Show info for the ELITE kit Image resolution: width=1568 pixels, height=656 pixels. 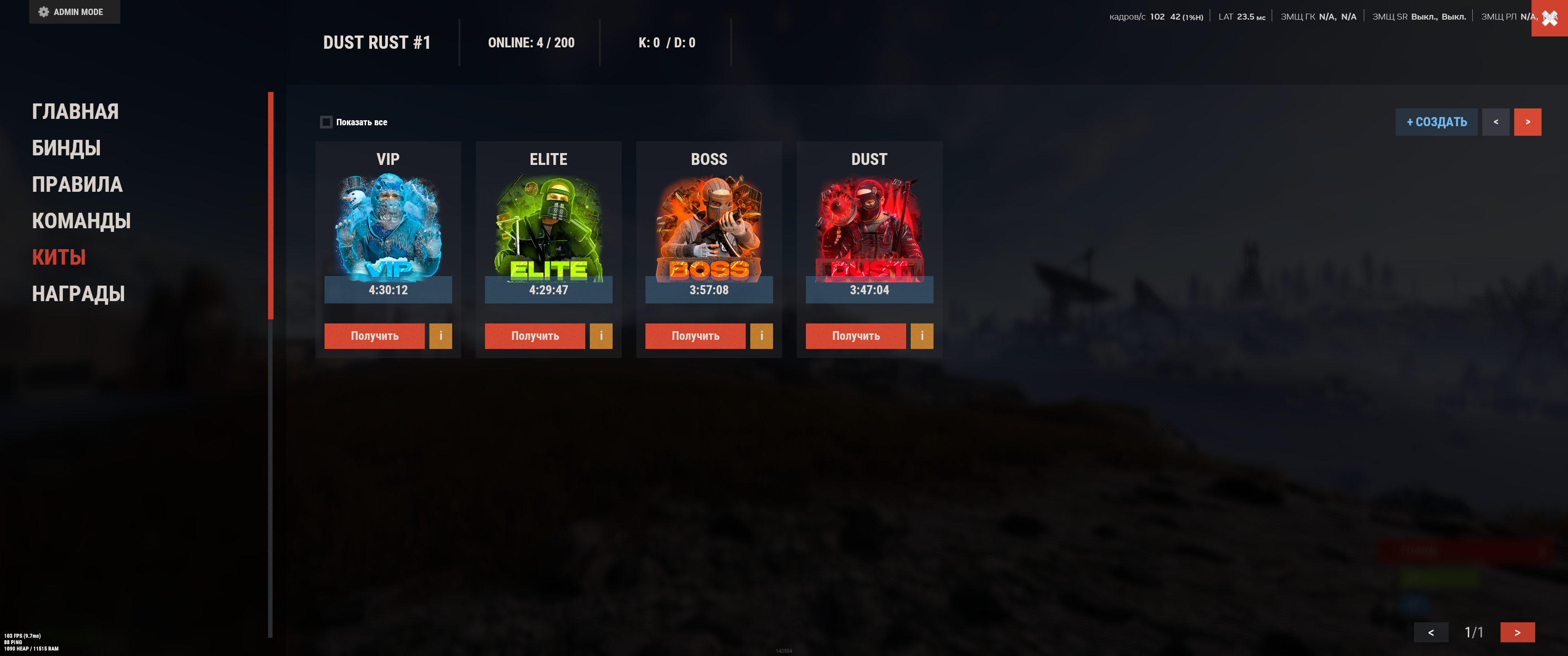601,336
